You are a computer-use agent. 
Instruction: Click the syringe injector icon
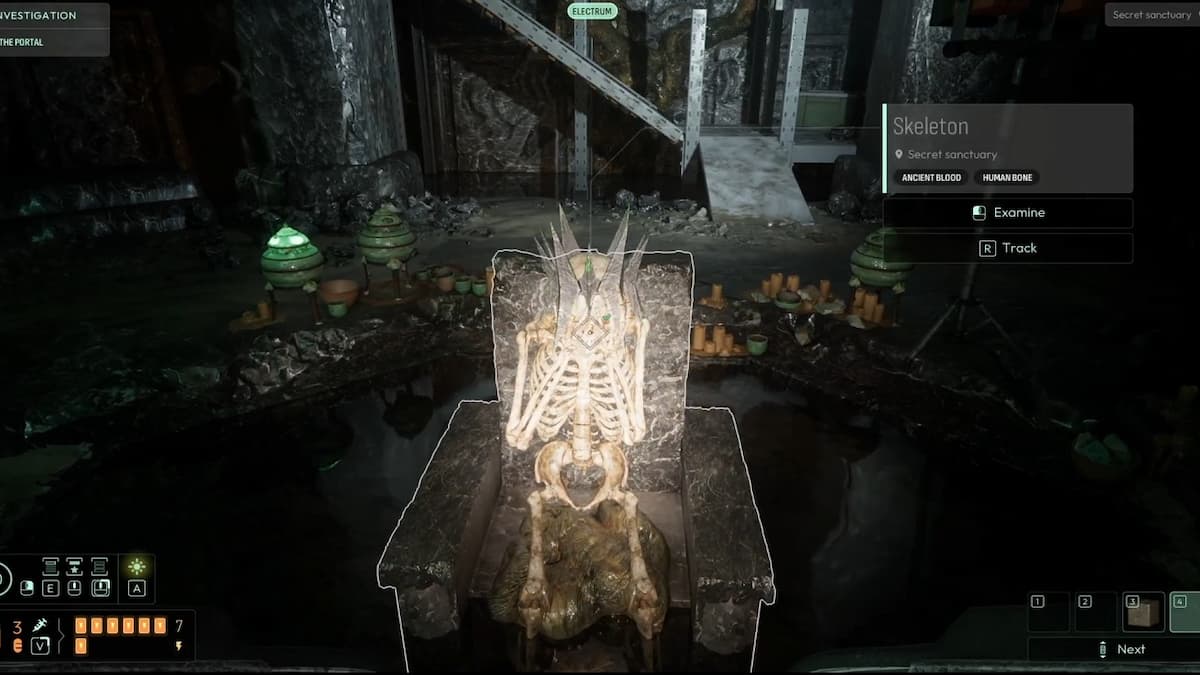[x=40, y=625]
